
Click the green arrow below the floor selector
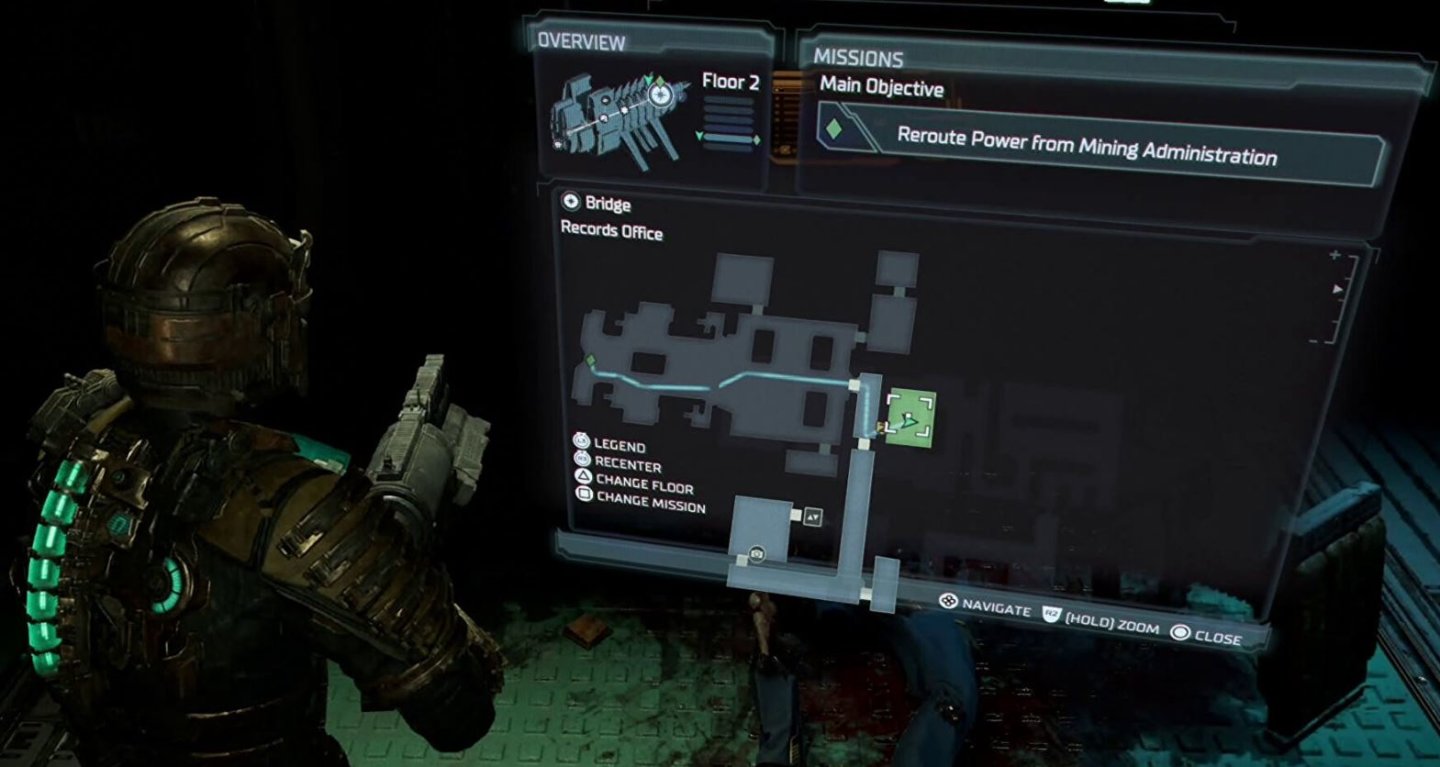coord(698,136)
